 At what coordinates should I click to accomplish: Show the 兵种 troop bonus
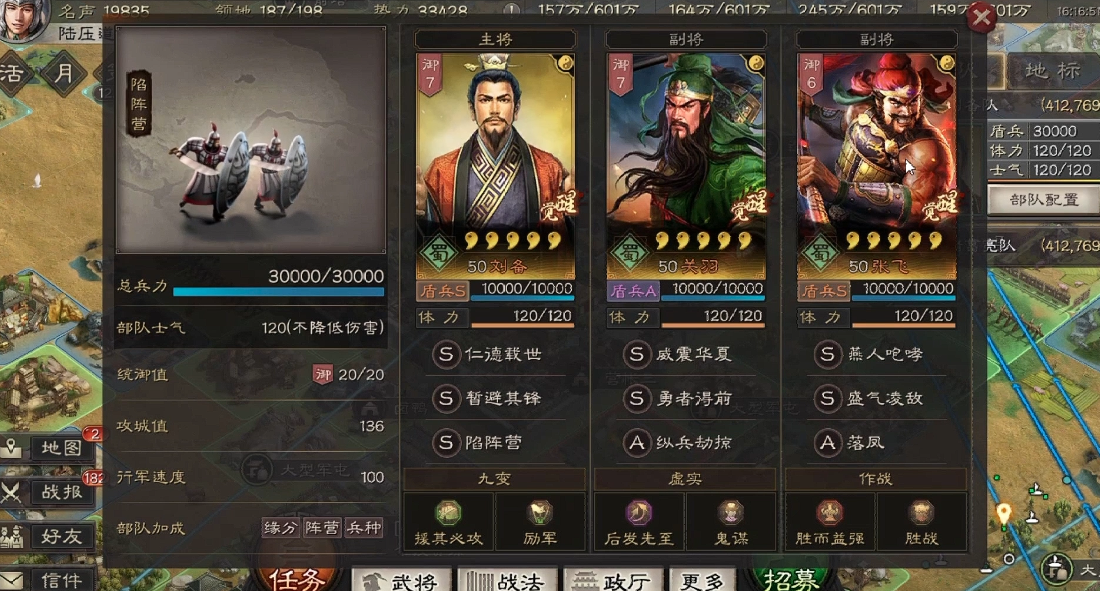363,528
